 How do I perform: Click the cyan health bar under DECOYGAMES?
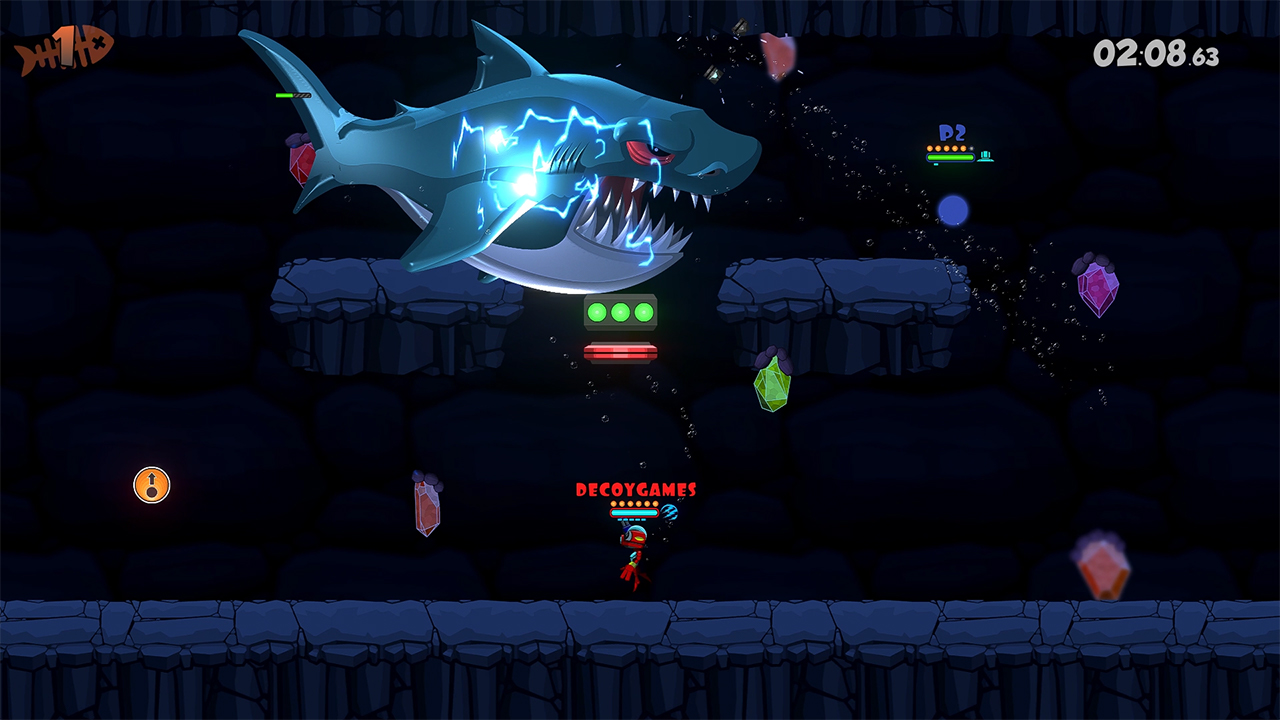pos(634,512)
